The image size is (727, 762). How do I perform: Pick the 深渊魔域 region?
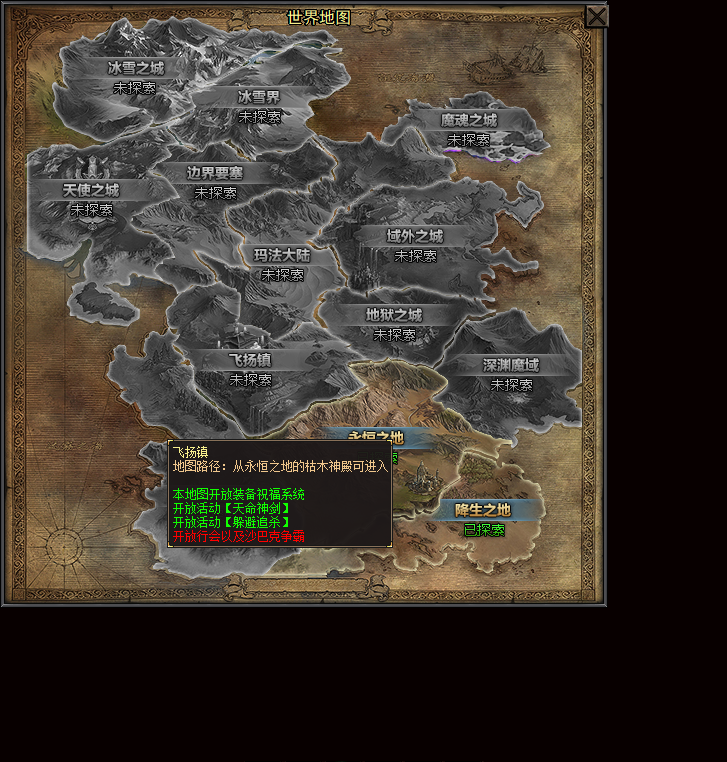click(511, 365)
